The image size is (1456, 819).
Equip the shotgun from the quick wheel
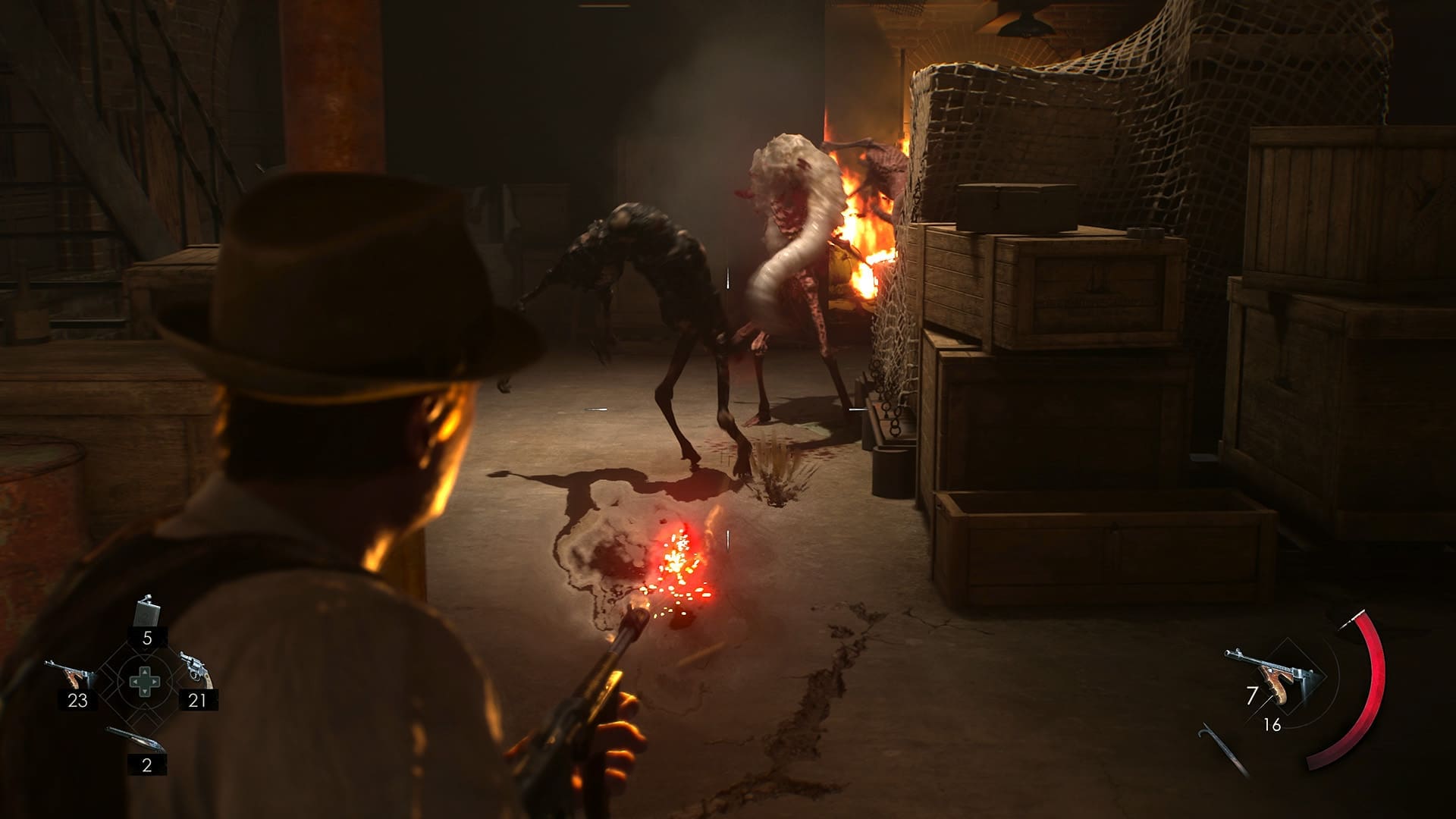pyautogui.click(x=135, y=739)
